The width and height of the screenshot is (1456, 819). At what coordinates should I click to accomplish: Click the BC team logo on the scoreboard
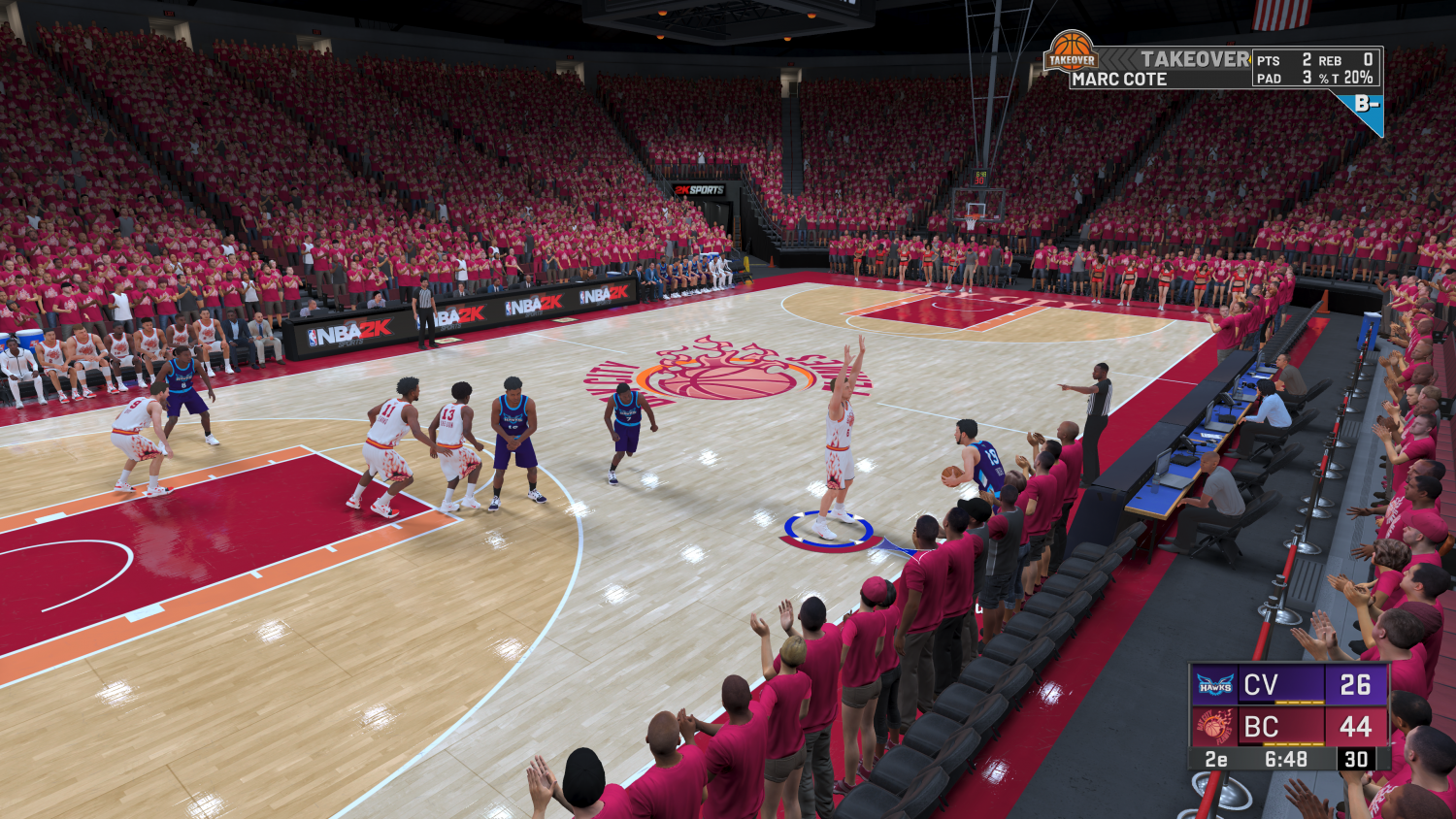[x=1214, y=727]
